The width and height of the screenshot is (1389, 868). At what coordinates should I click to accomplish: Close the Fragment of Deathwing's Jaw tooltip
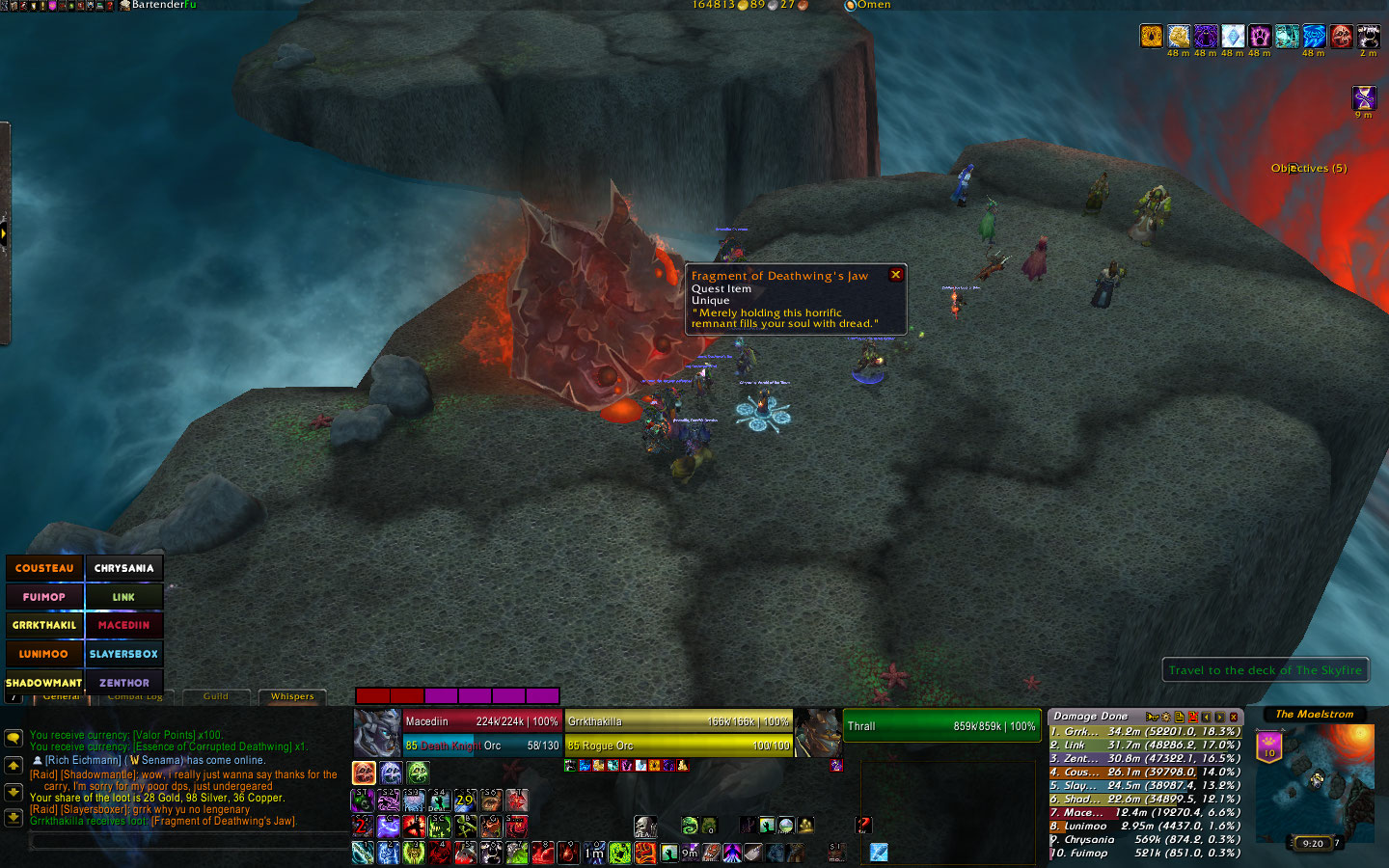pyautogui.click(x=895, y=275)
